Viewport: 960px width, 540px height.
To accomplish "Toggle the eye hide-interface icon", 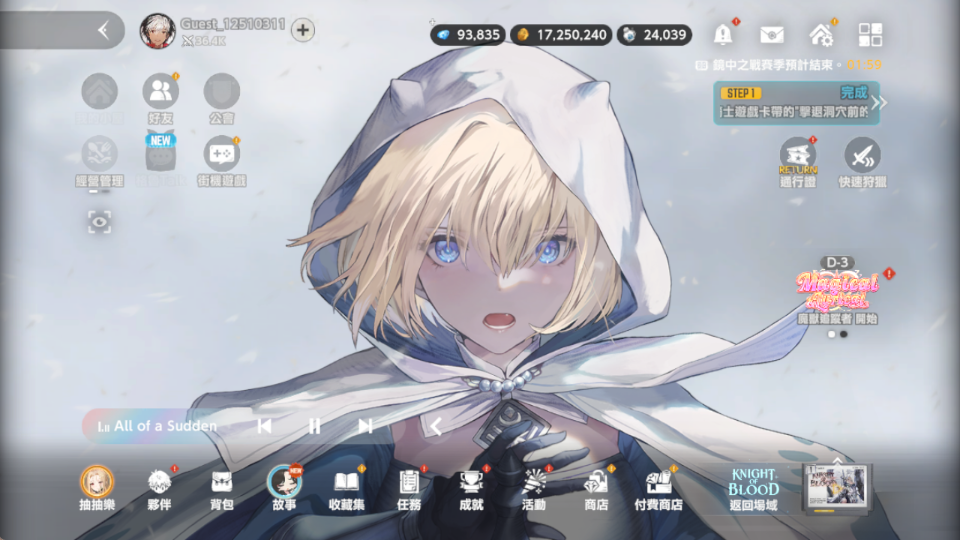I will [x=99, y=221].
